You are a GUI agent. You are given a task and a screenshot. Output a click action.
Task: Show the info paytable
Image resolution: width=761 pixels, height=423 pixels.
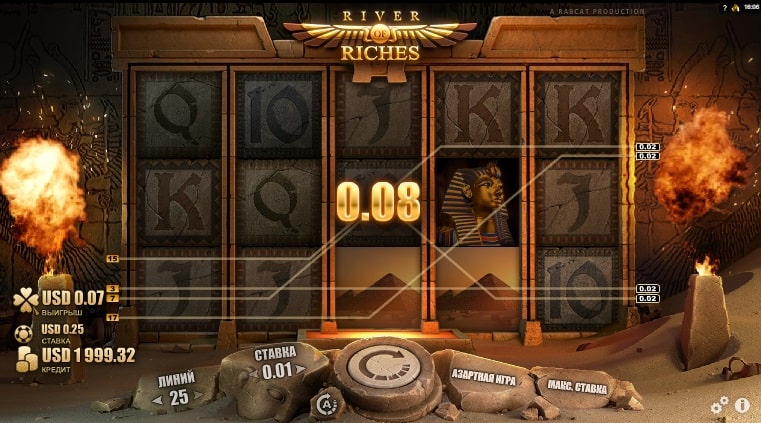pyautogui.click(x=743, y=405)
